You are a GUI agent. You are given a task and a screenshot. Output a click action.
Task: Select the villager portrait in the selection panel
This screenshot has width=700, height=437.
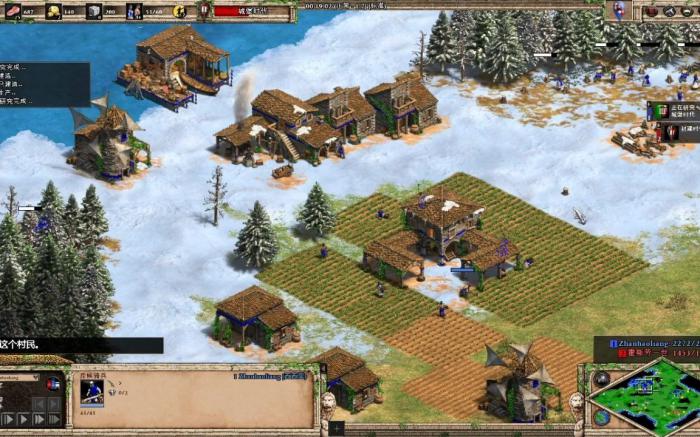(91, 391)
